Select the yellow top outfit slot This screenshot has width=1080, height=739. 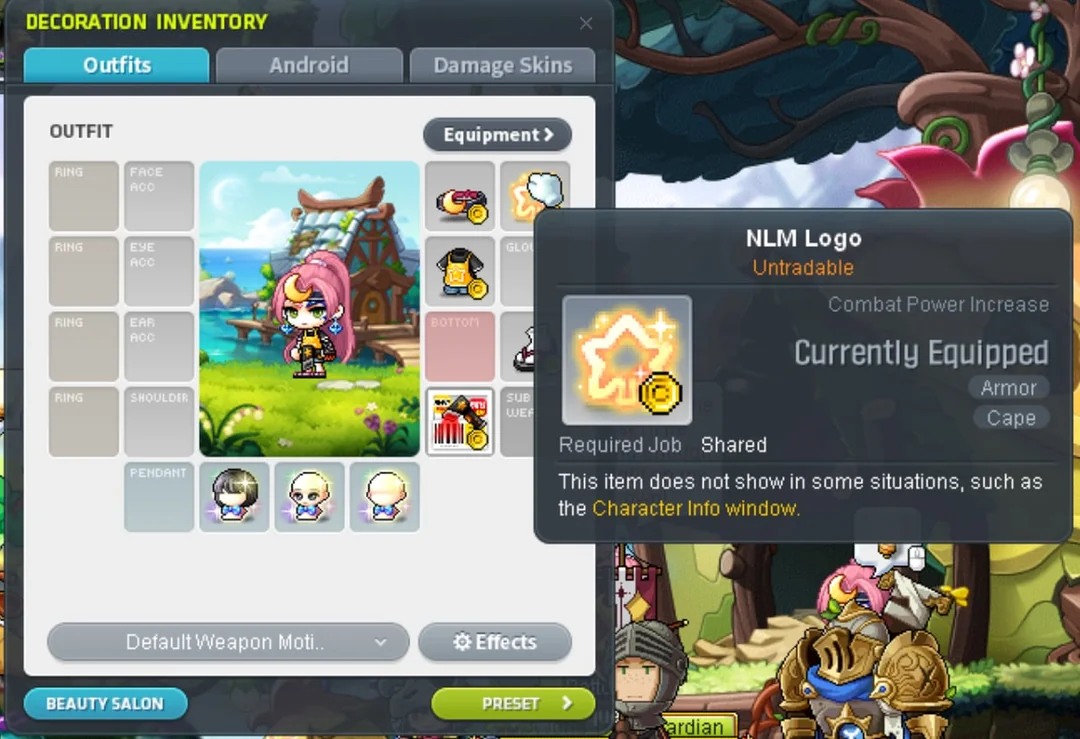460,272
